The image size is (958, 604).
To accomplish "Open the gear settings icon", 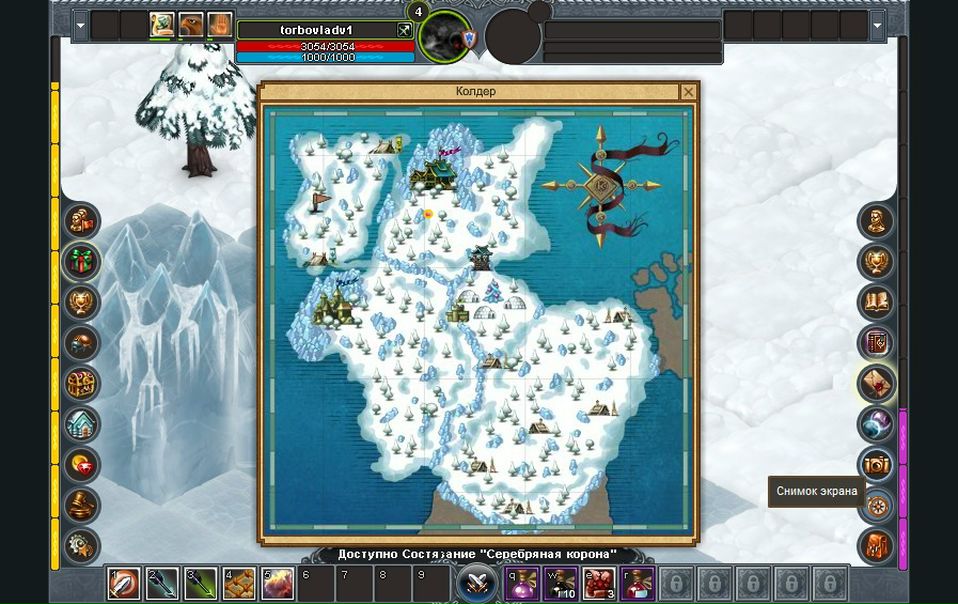I will coord(82,546).
